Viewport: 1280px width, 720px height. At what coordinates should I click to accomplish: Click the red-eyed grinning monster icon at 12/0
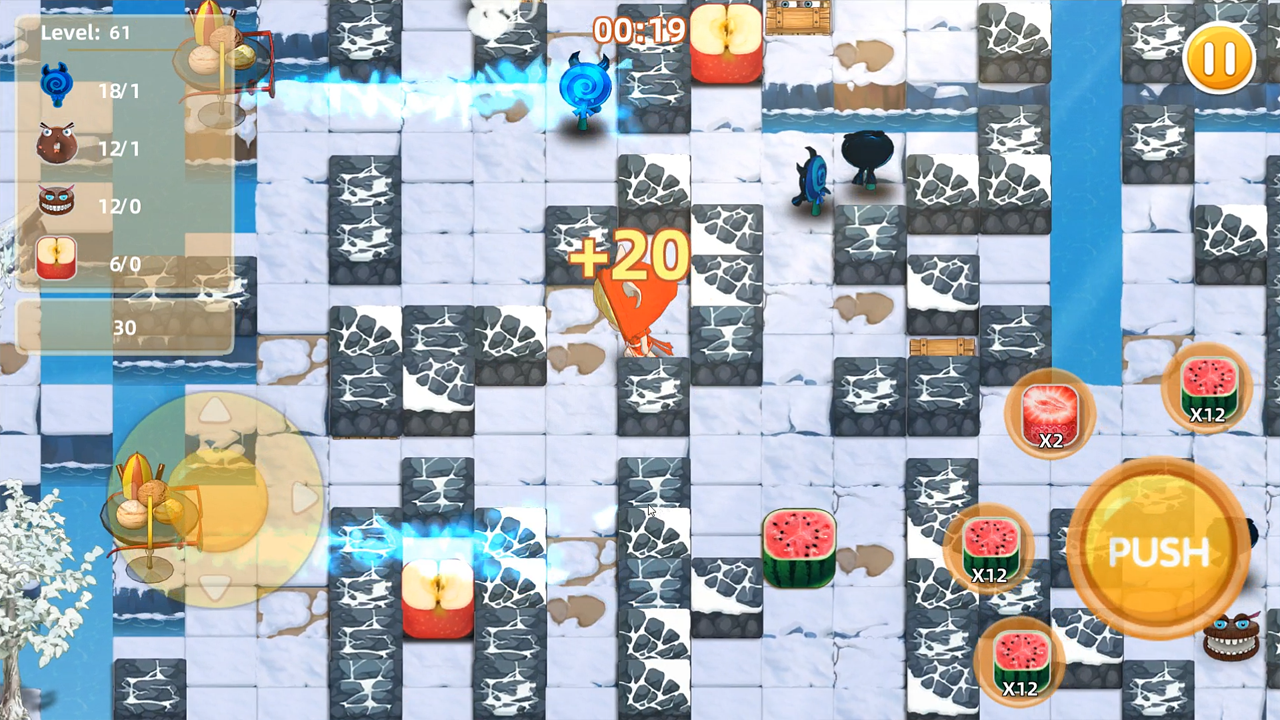(x=55, y=203)
